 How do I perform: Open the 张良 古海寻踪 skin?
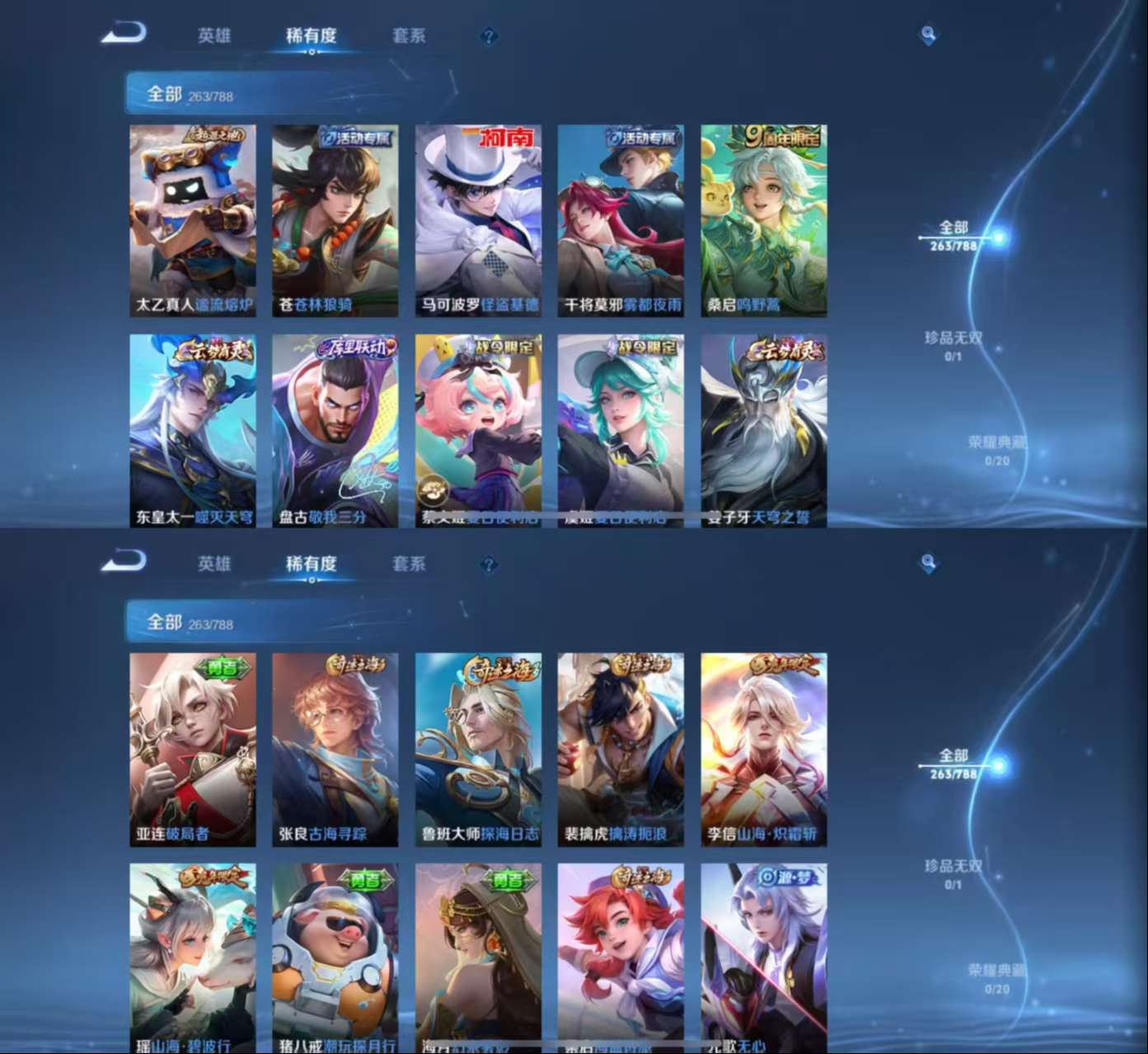[335, 749]
